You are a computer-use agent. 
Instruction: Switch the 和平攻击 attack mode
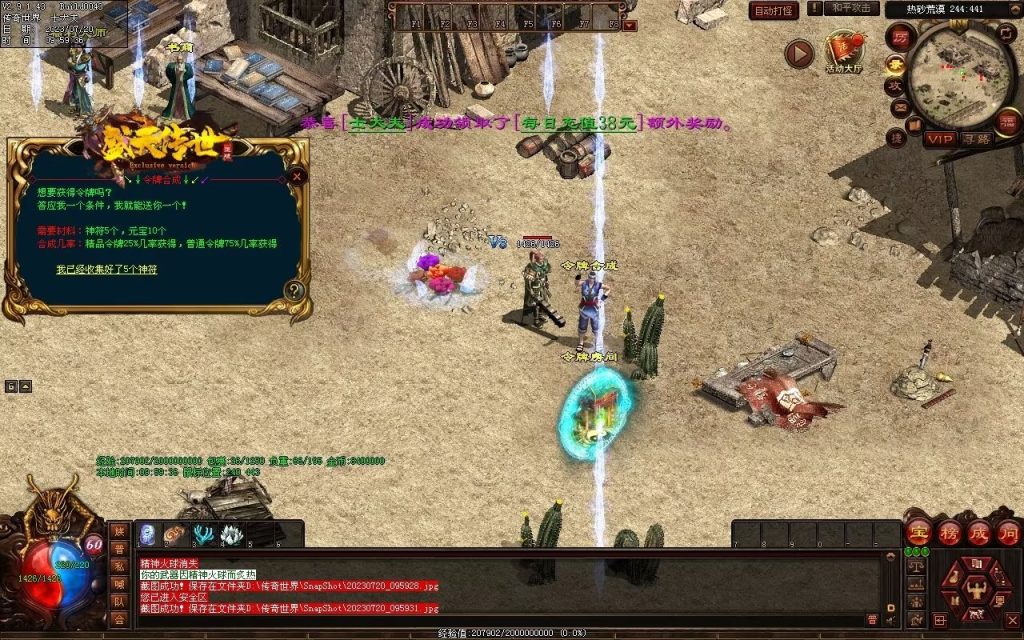[x=850, y=8]
